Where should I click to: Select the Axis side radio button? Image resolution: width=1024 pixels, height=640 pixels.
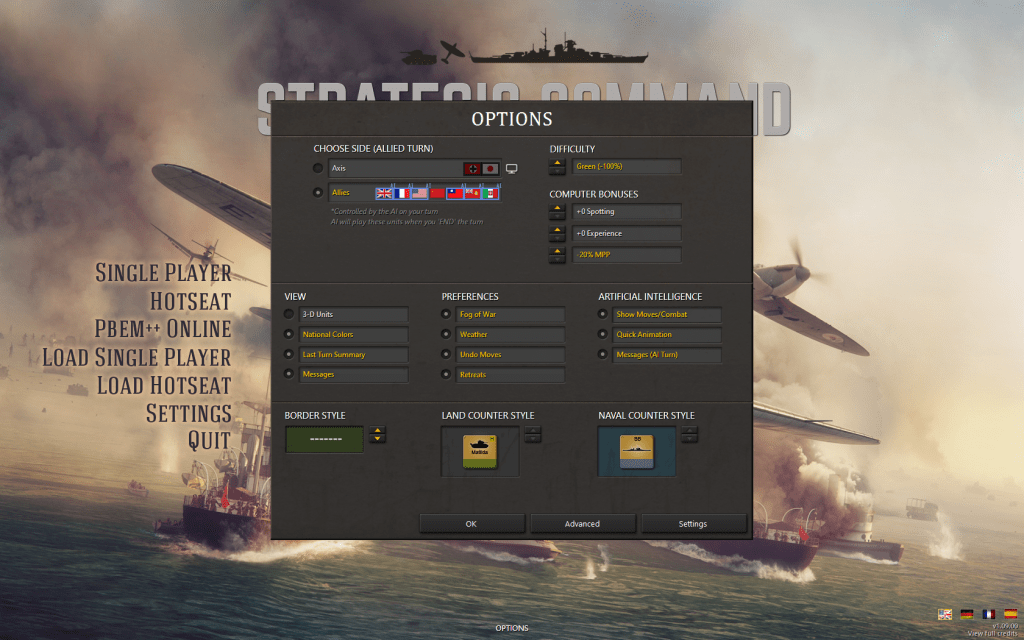point(318,168)
